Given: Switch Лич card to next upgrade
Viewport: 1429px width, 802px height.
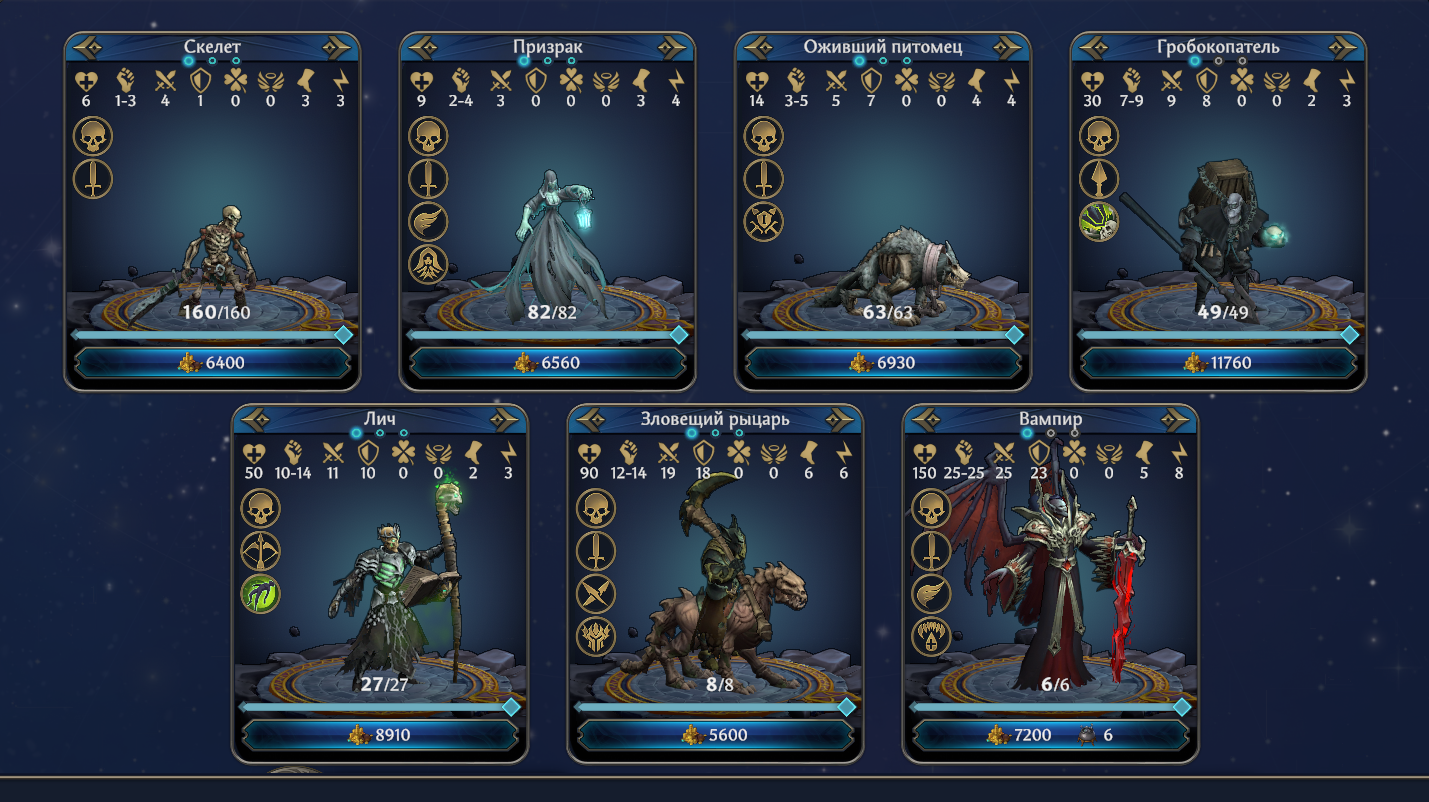Looking at the screenshot, I should [508, 419].
